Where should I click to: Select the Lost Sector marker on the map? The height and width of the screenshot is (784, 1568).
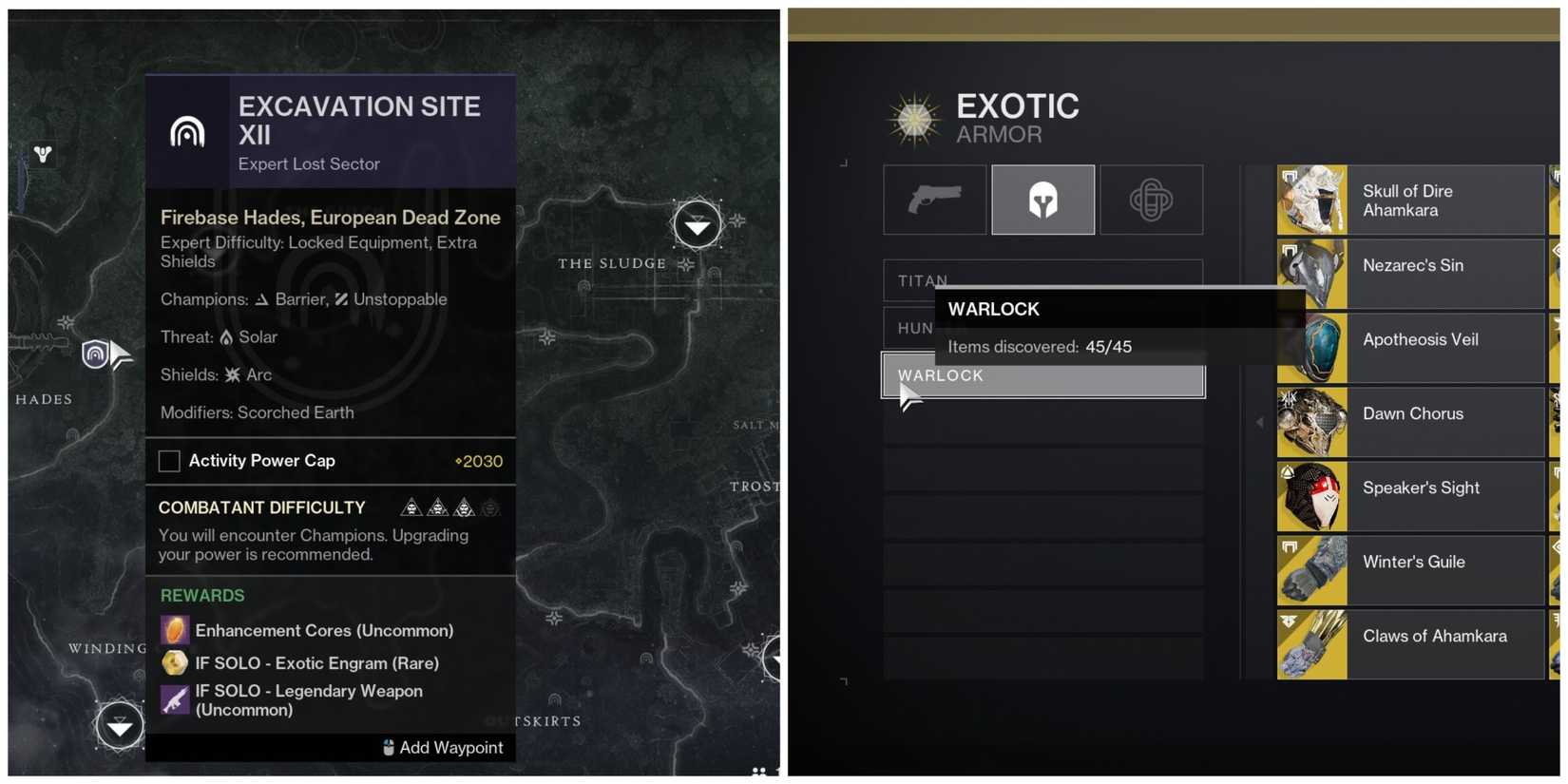click(93, 354)
